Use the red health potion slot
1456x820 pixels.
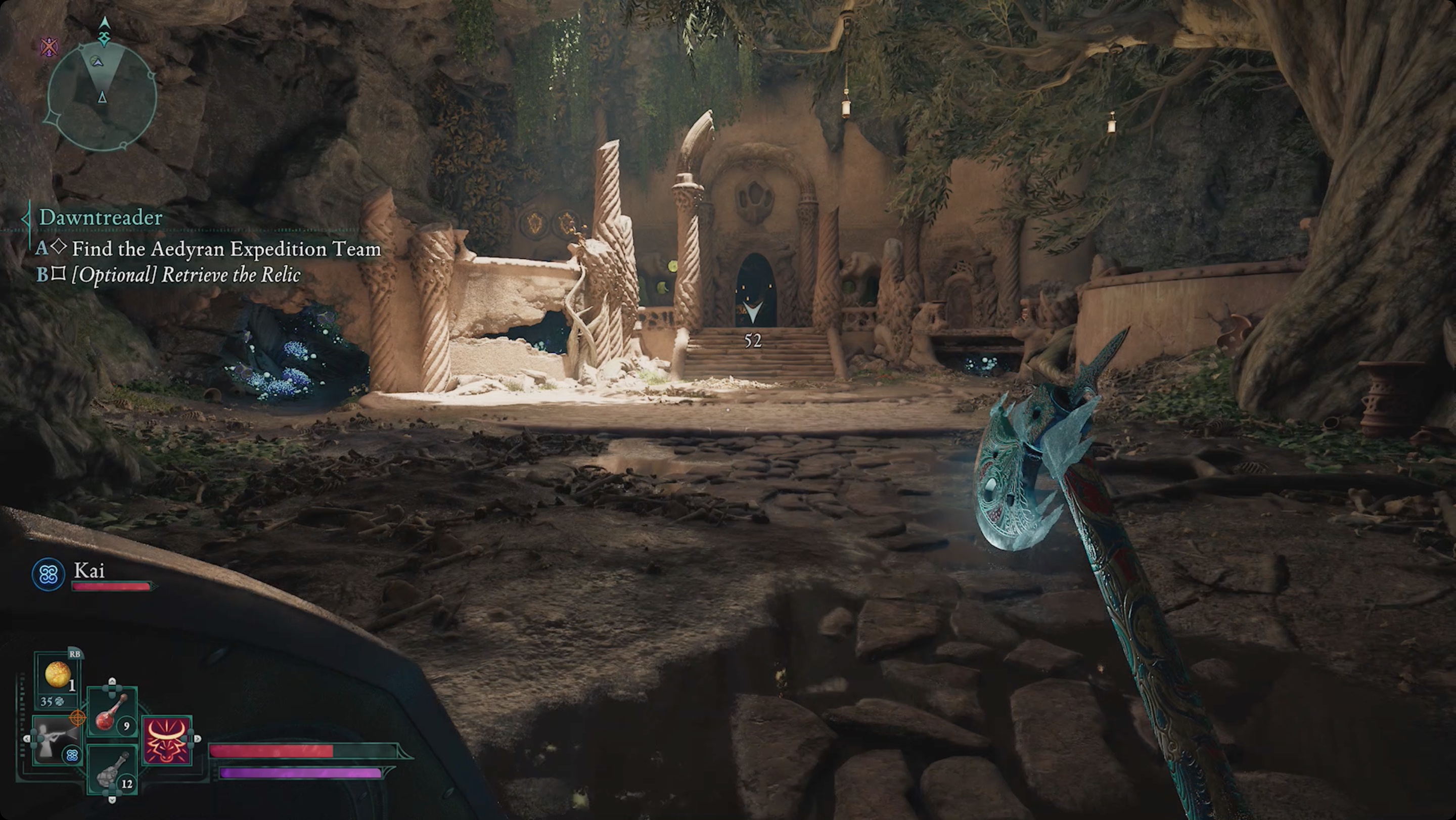(112, 713)
